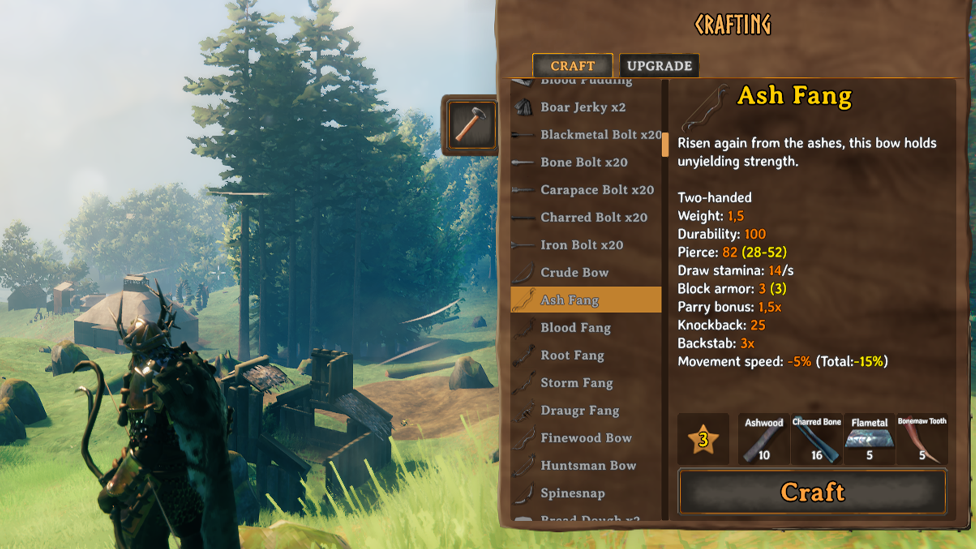Choose the Spinesnap recipe
The image size is (976, 549).
point(573,493)
